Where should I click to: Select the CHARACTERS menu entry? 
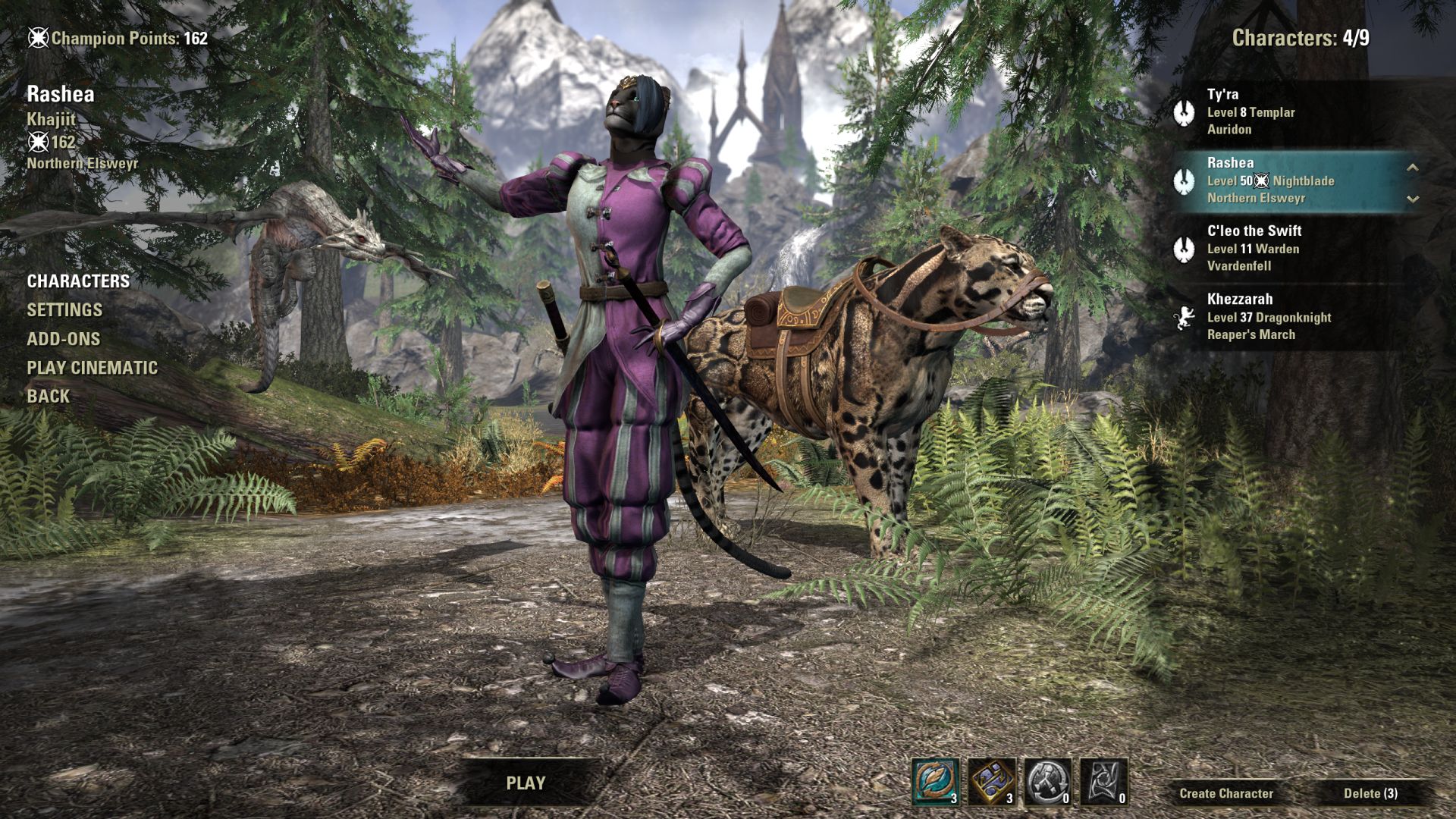[78, 281]
